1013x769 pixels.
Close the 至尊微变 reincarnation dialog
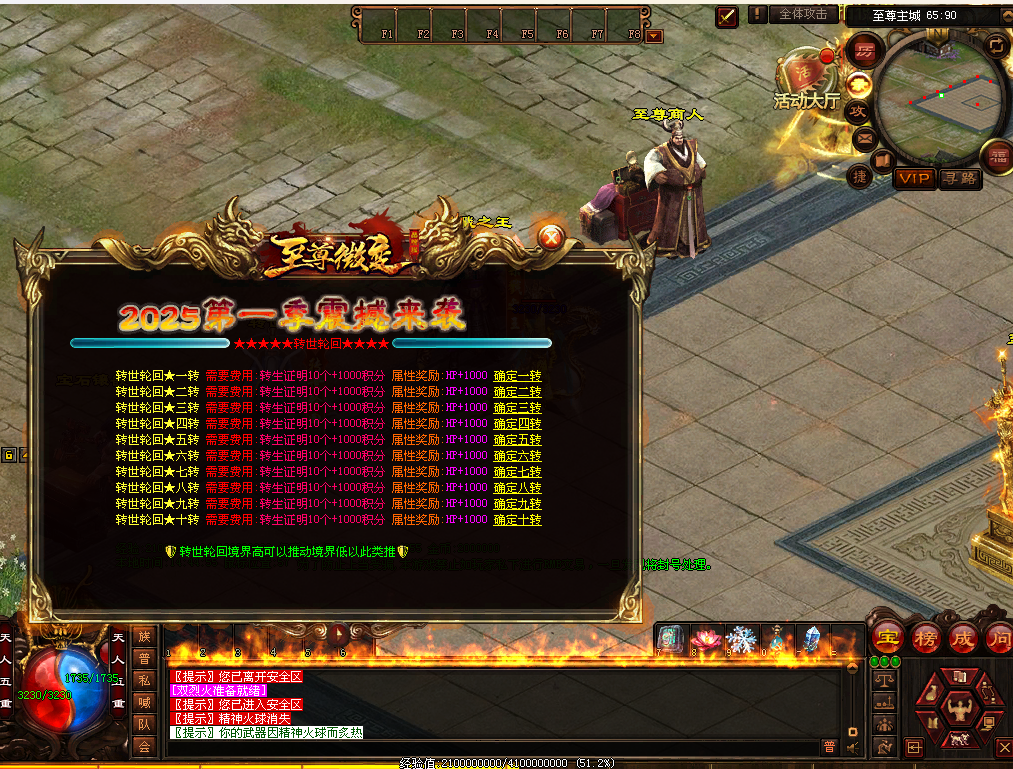click(550, 237)
